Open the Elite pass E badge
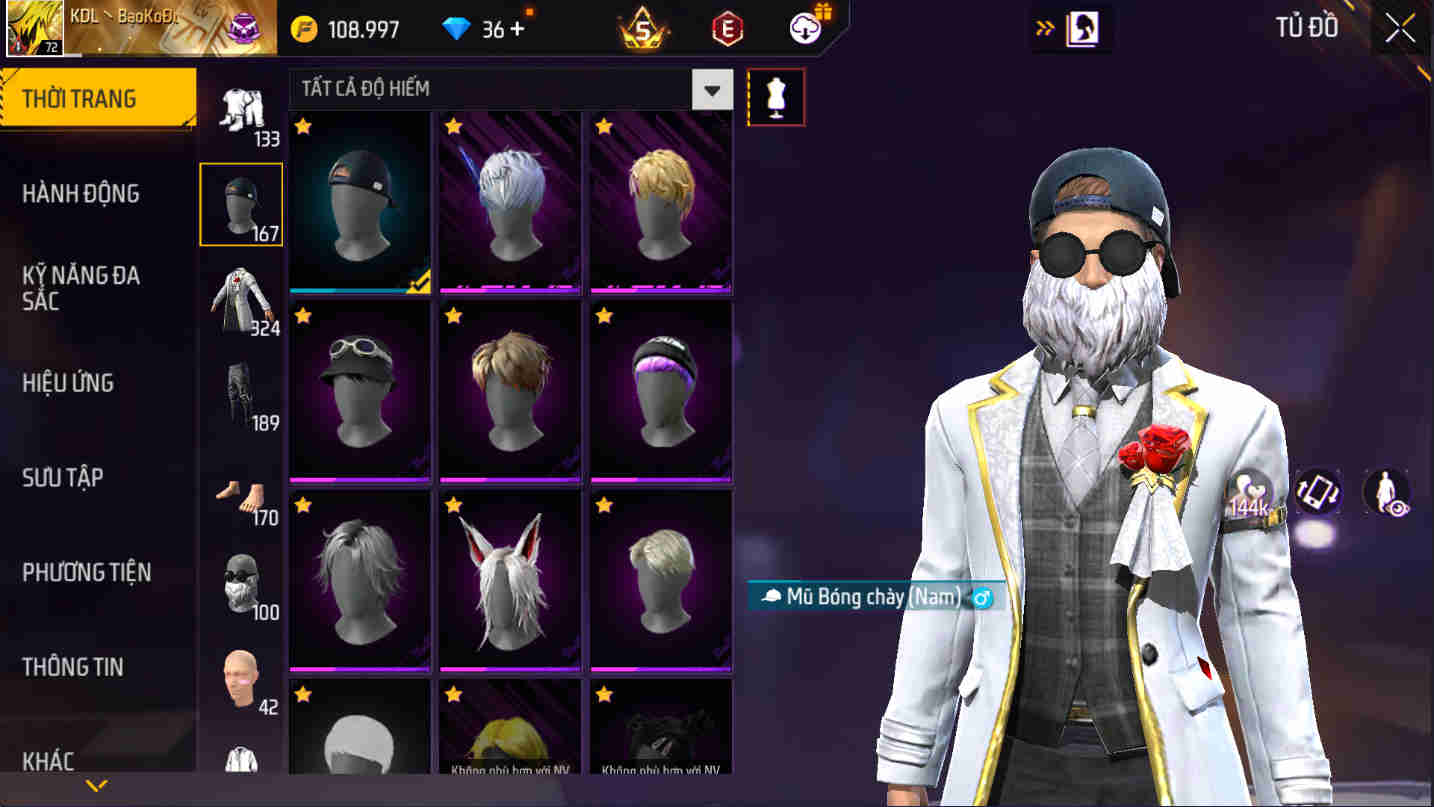The image size is (1434, 807). pyautogui.click(x=727, y=27)
